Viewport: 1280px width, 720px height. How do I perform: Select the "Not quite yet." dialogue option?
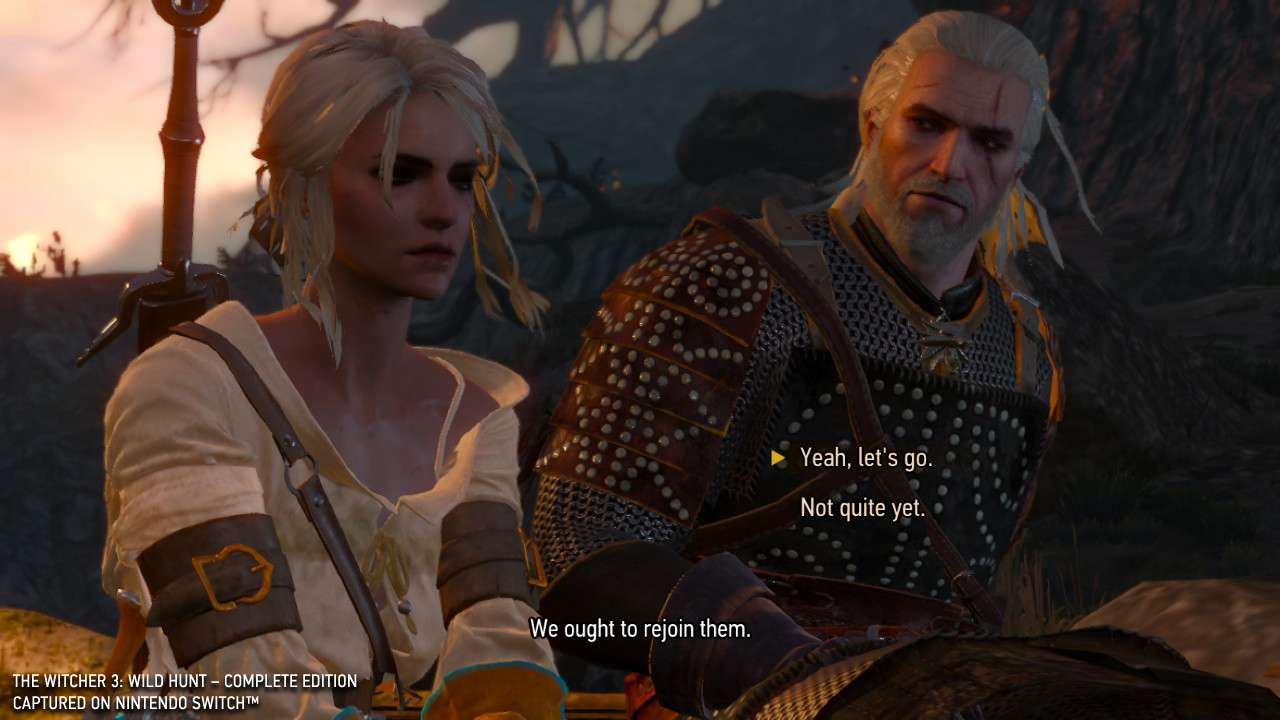(862, 508)
